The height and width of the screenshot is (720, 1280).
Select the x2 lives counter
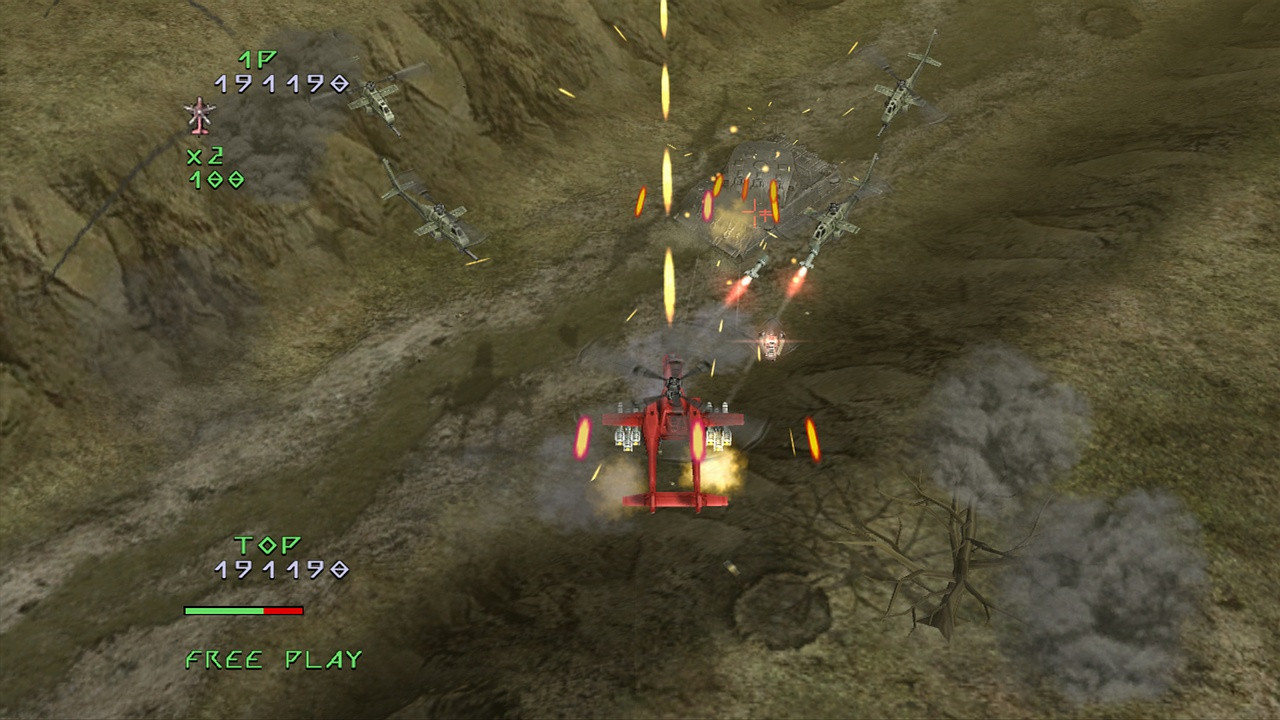click(207, 157)
